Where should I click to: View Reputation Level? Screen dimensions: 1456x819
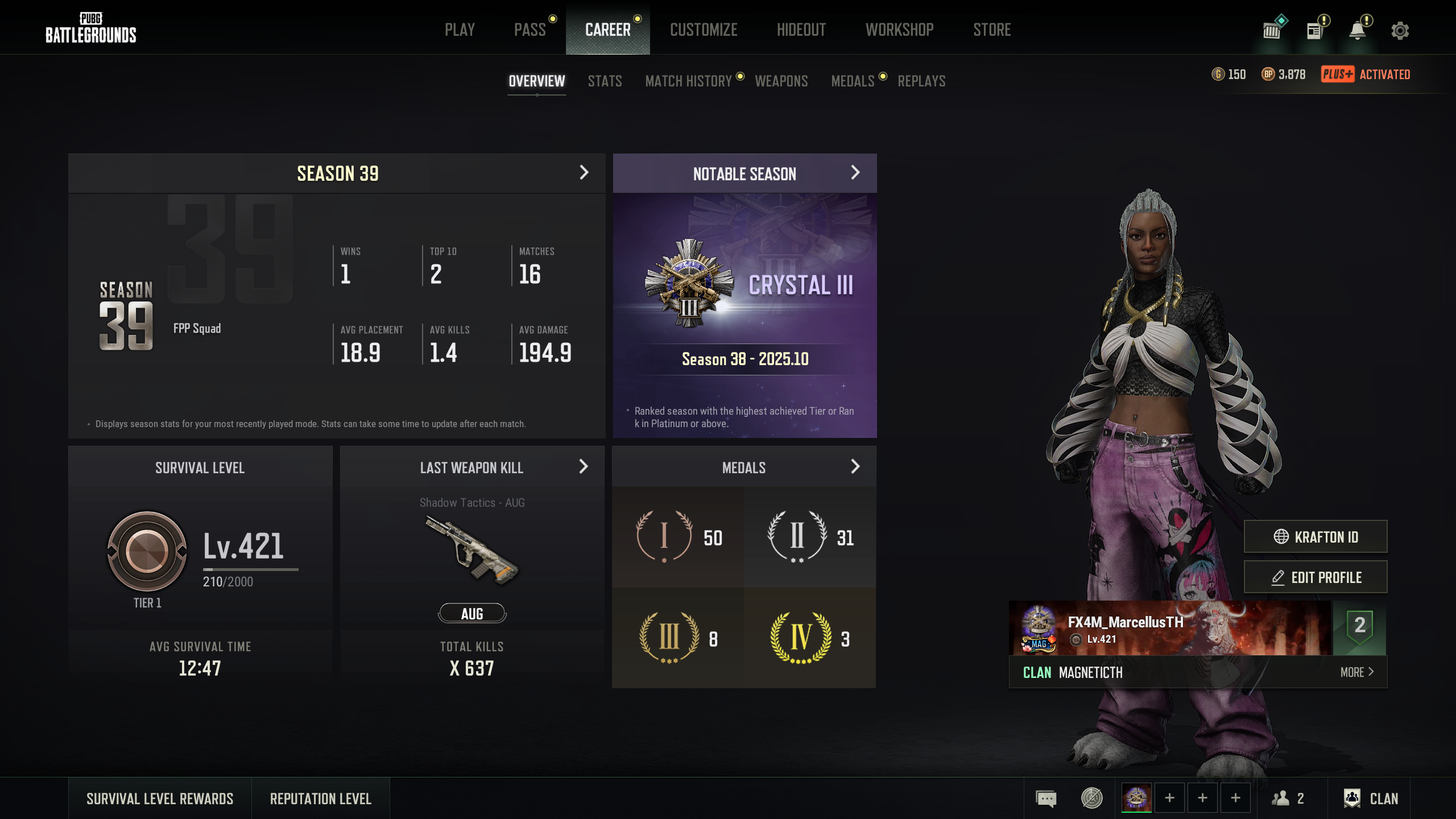coord(321,799)
